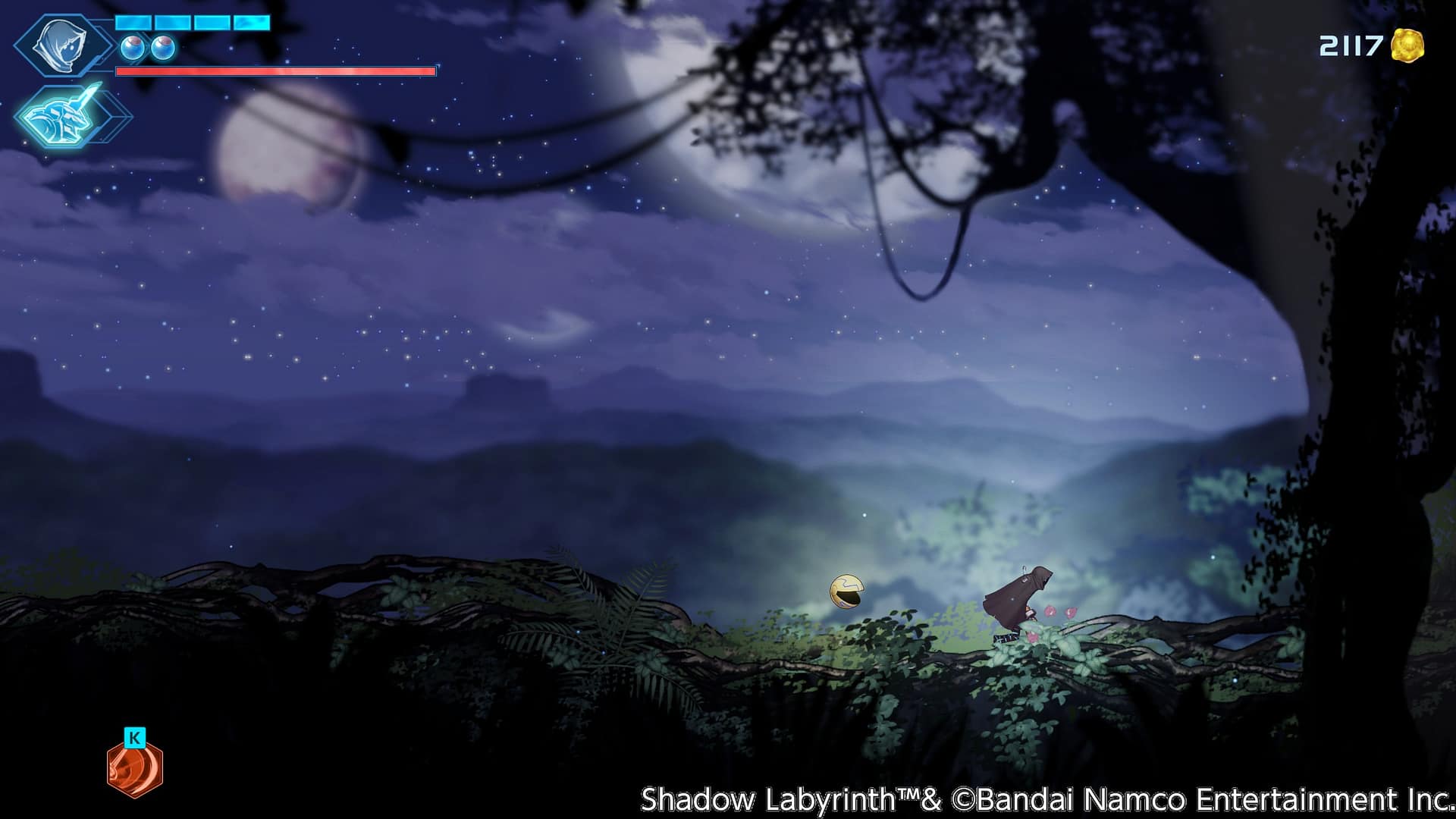The image size is (1456, 819).
Task: Toggle the second cyan energy segment
Action: tap(172, 23)
